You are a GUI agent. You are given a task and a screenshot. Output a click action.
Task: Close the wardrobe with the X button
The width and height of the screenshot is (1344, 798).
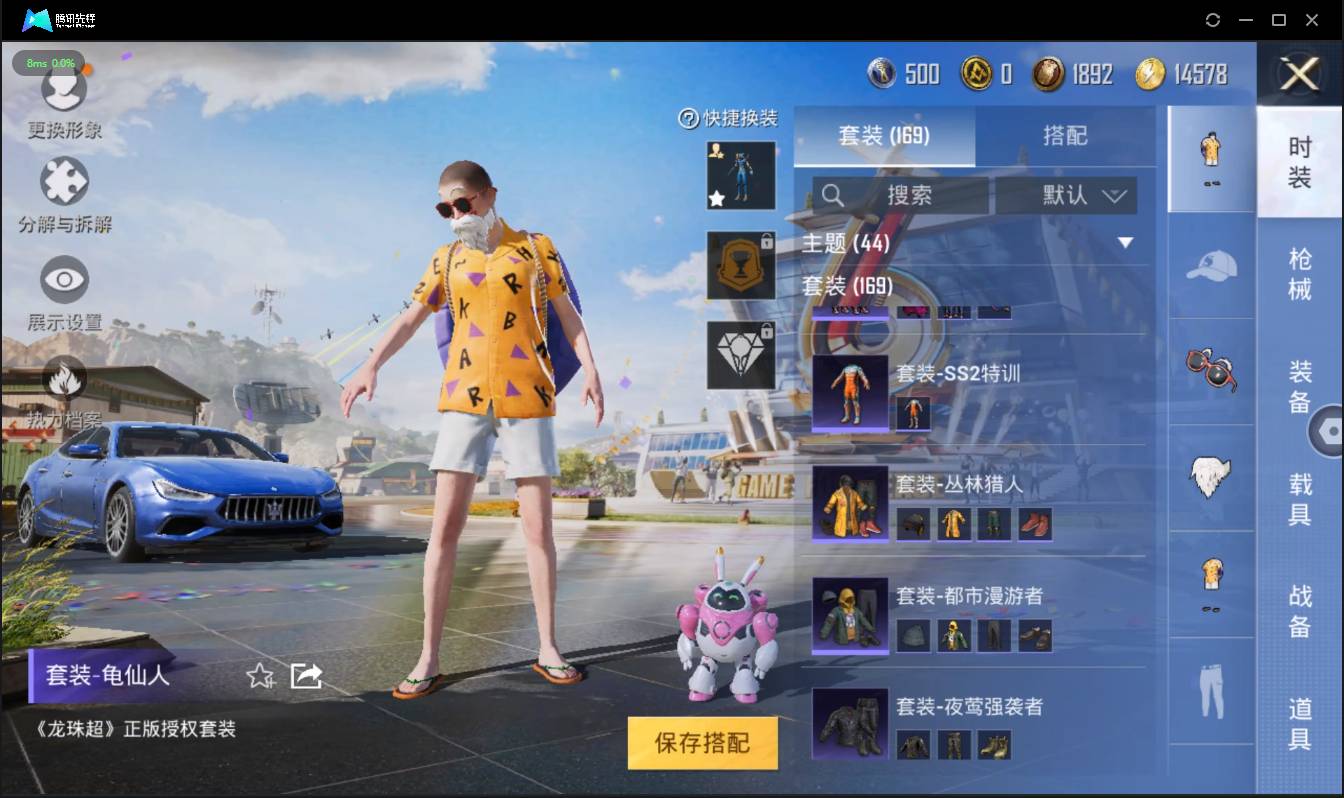[1300, 74]
